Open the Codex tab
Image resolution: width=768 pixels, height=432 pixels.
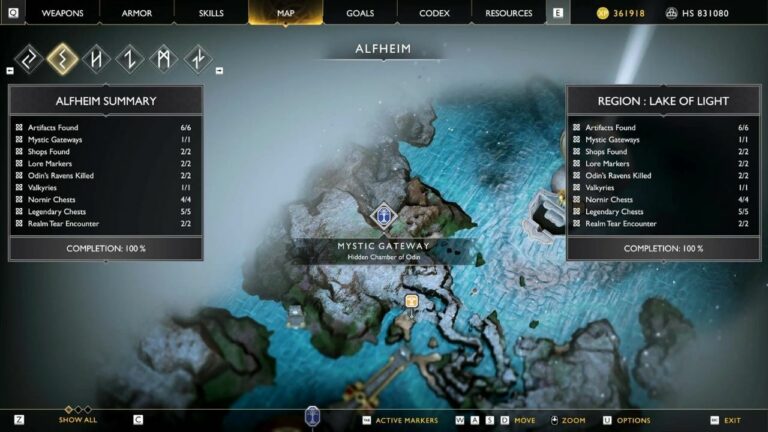[434, 13]
